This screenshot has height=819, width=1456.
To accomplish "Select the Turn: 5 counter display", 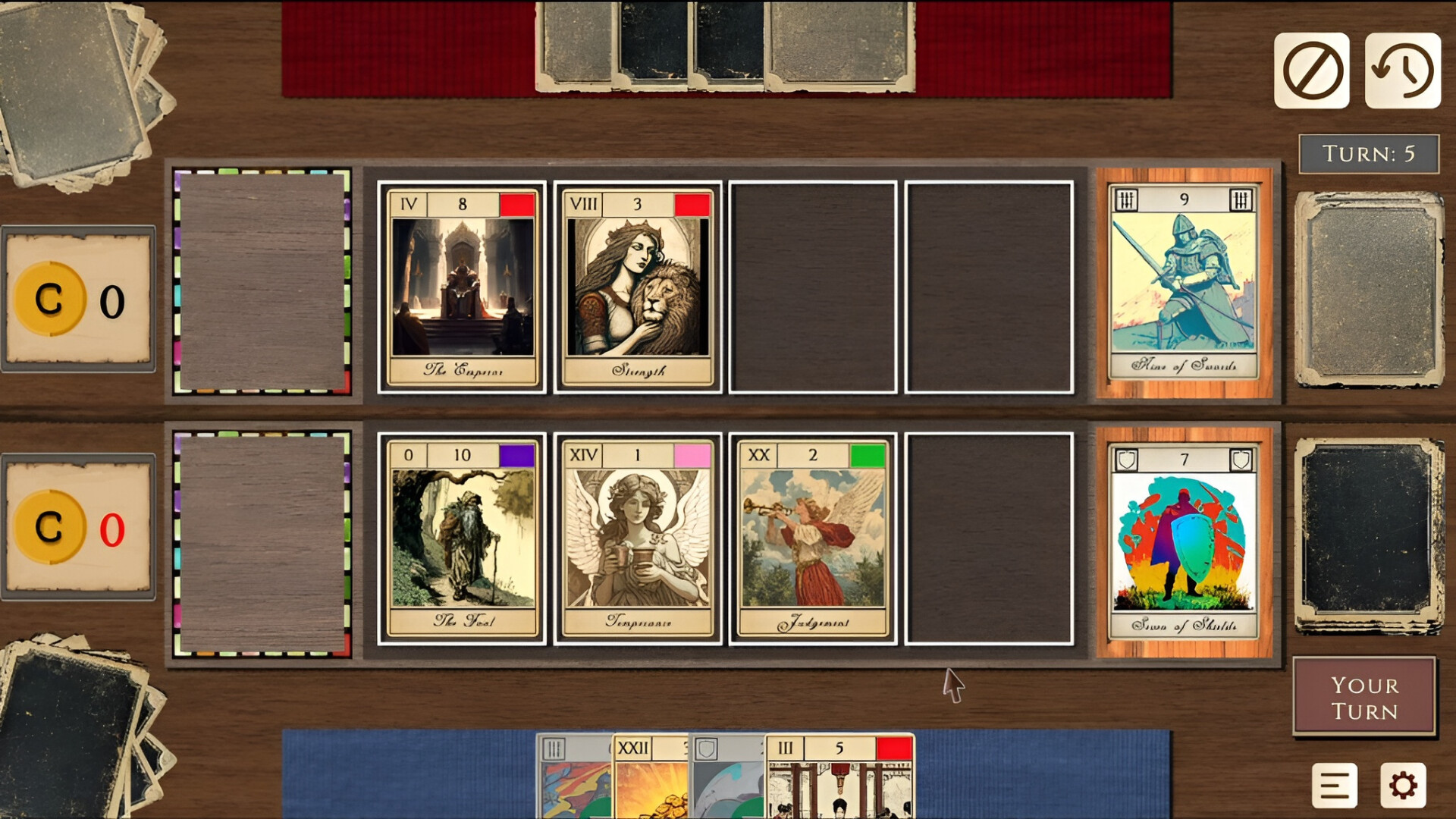I will pyautogui.click(x=1370, y=154).
